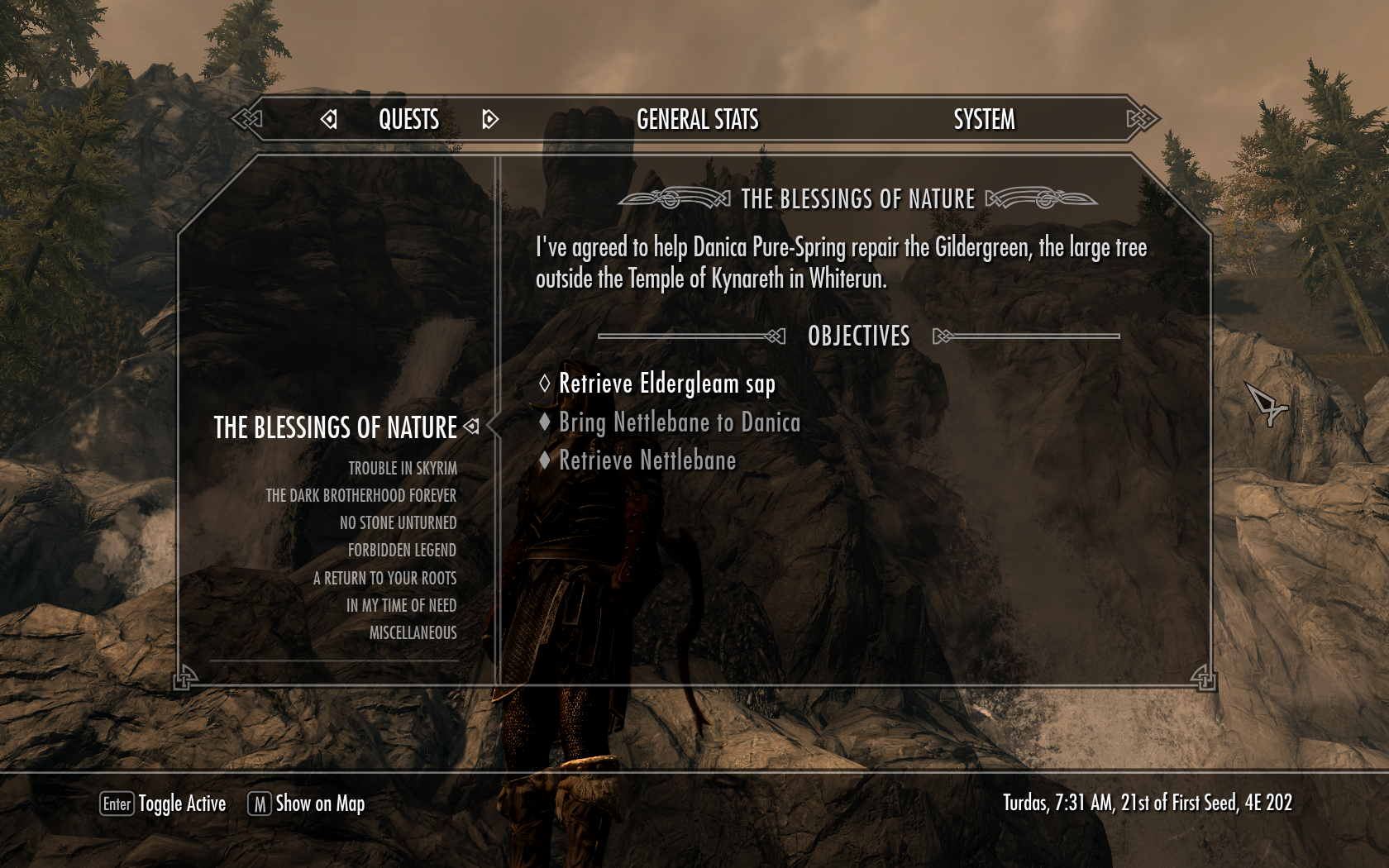
Task: Click the knotwork flourish left of the quest title
Action: (671, 198)
